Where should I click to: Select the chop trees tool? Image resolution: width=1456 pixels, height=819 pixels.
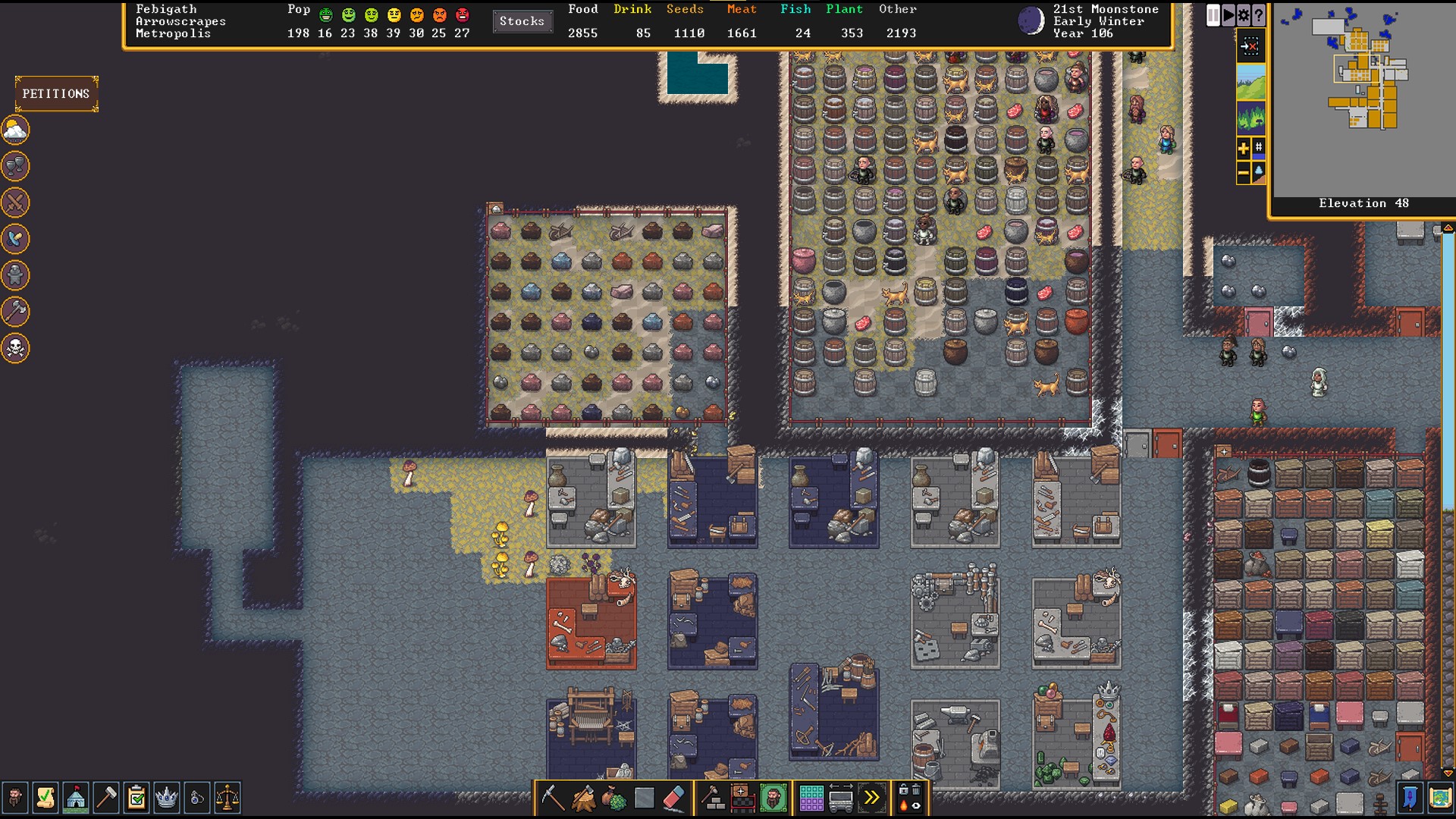(583, 797)
